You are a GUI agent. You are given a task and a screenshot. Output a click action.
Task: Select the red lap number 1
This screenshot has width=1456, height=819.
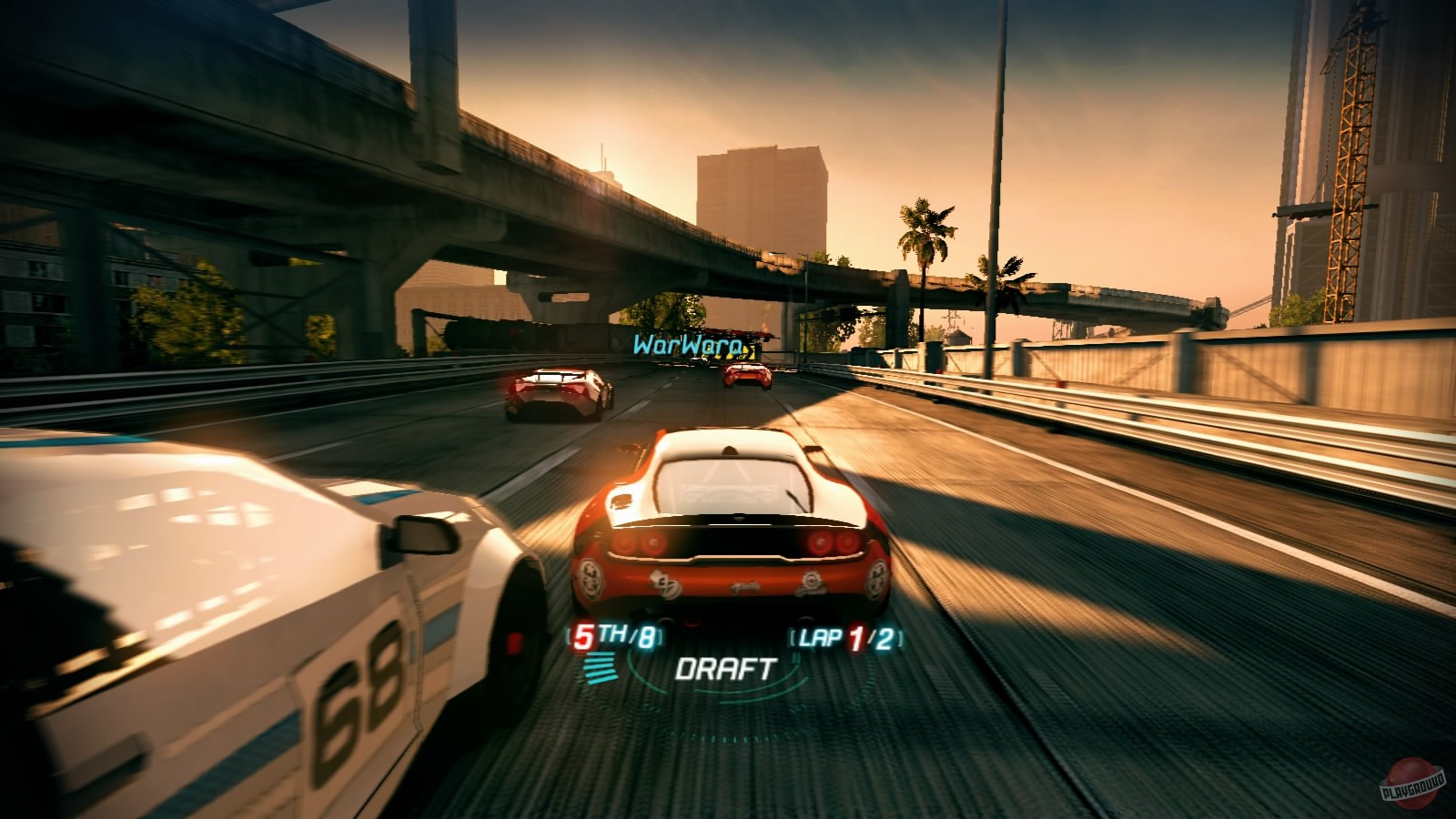pyautogui.click(x=858, y=639)
